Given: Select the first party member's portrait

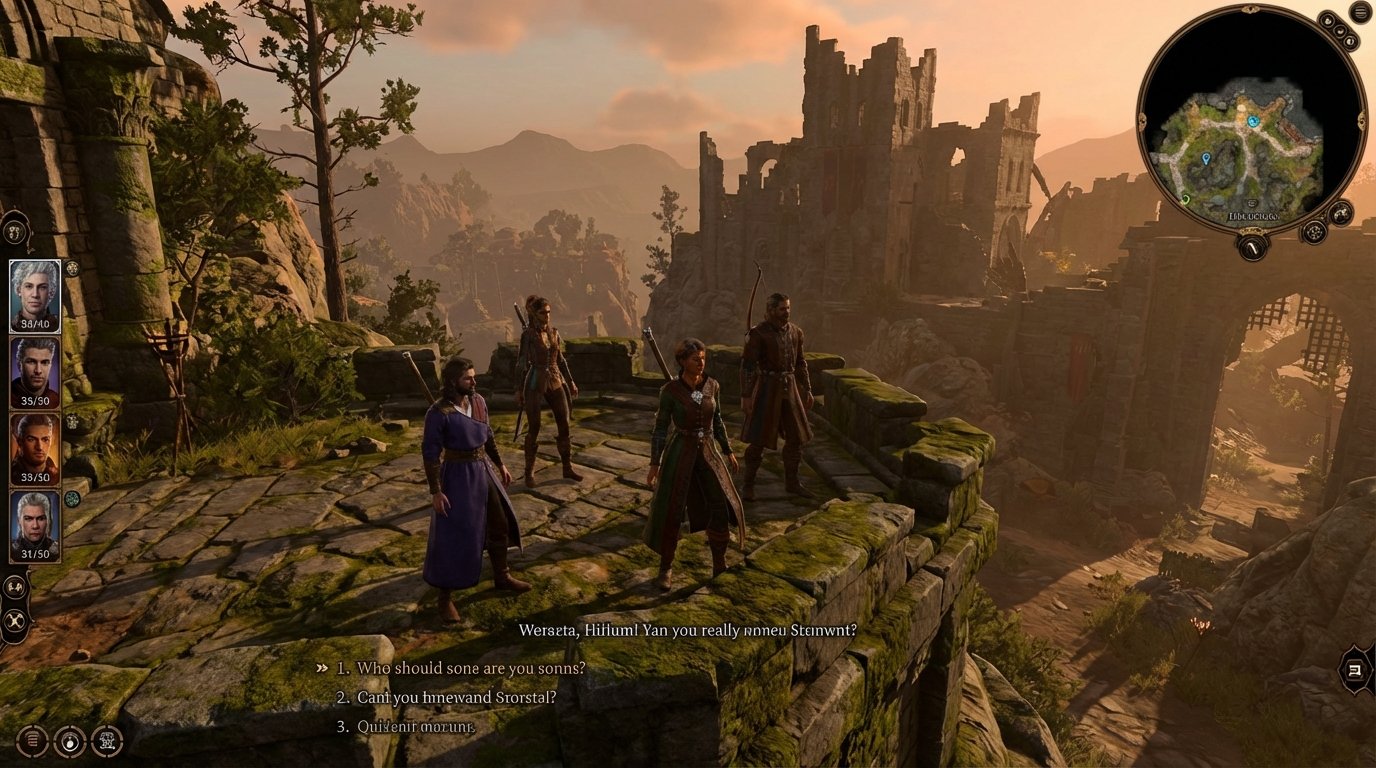Looking at the screenshot, I should click(x=34, y=296).
